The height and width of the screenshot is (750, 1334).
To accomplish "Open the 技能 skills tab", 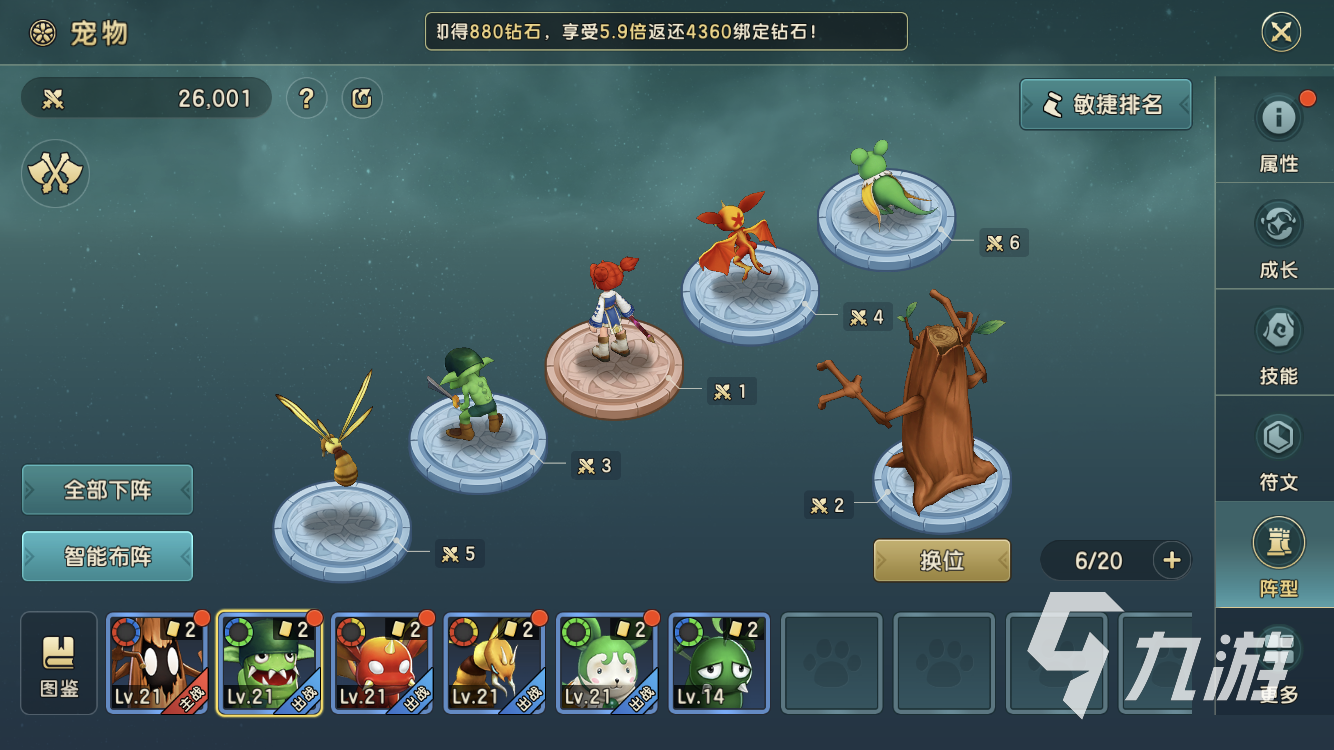I will (1278, 344).
